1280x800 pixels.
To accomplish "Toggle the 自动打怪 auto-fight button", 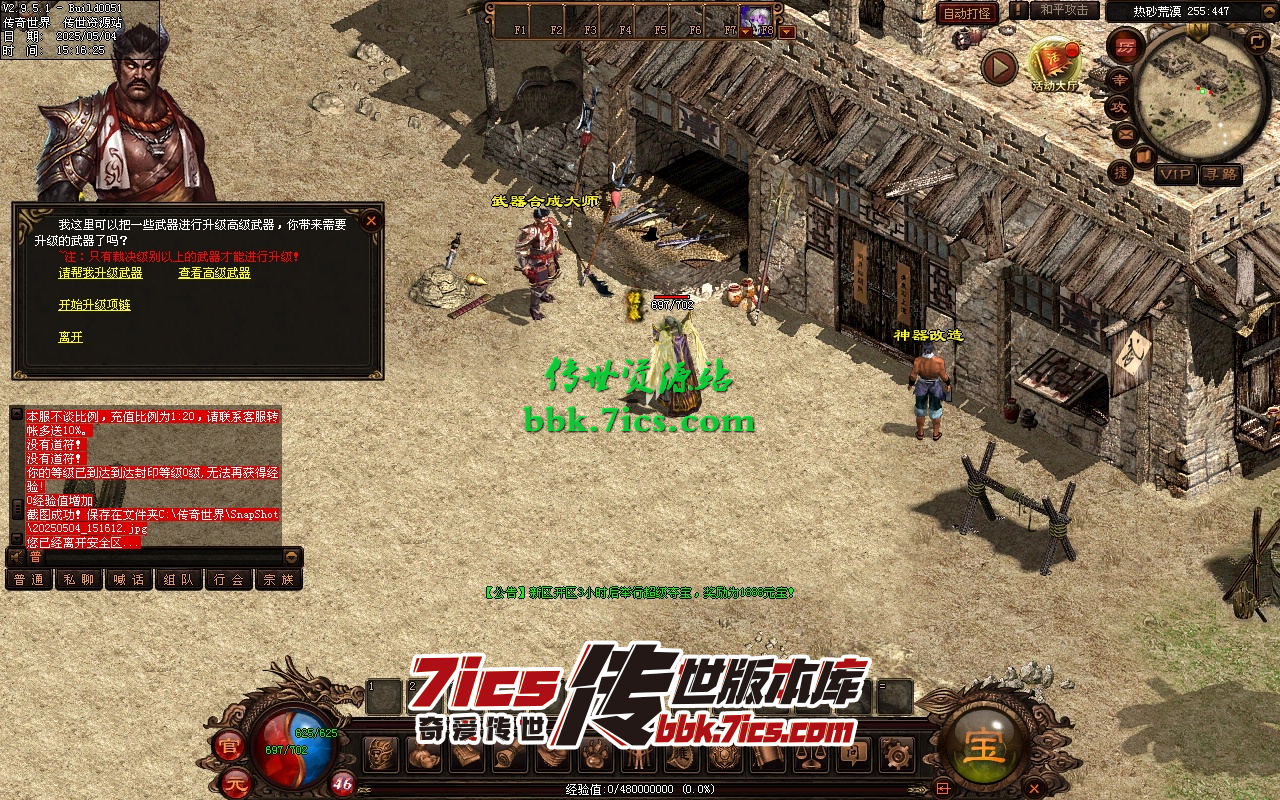I will click(967, 14).
